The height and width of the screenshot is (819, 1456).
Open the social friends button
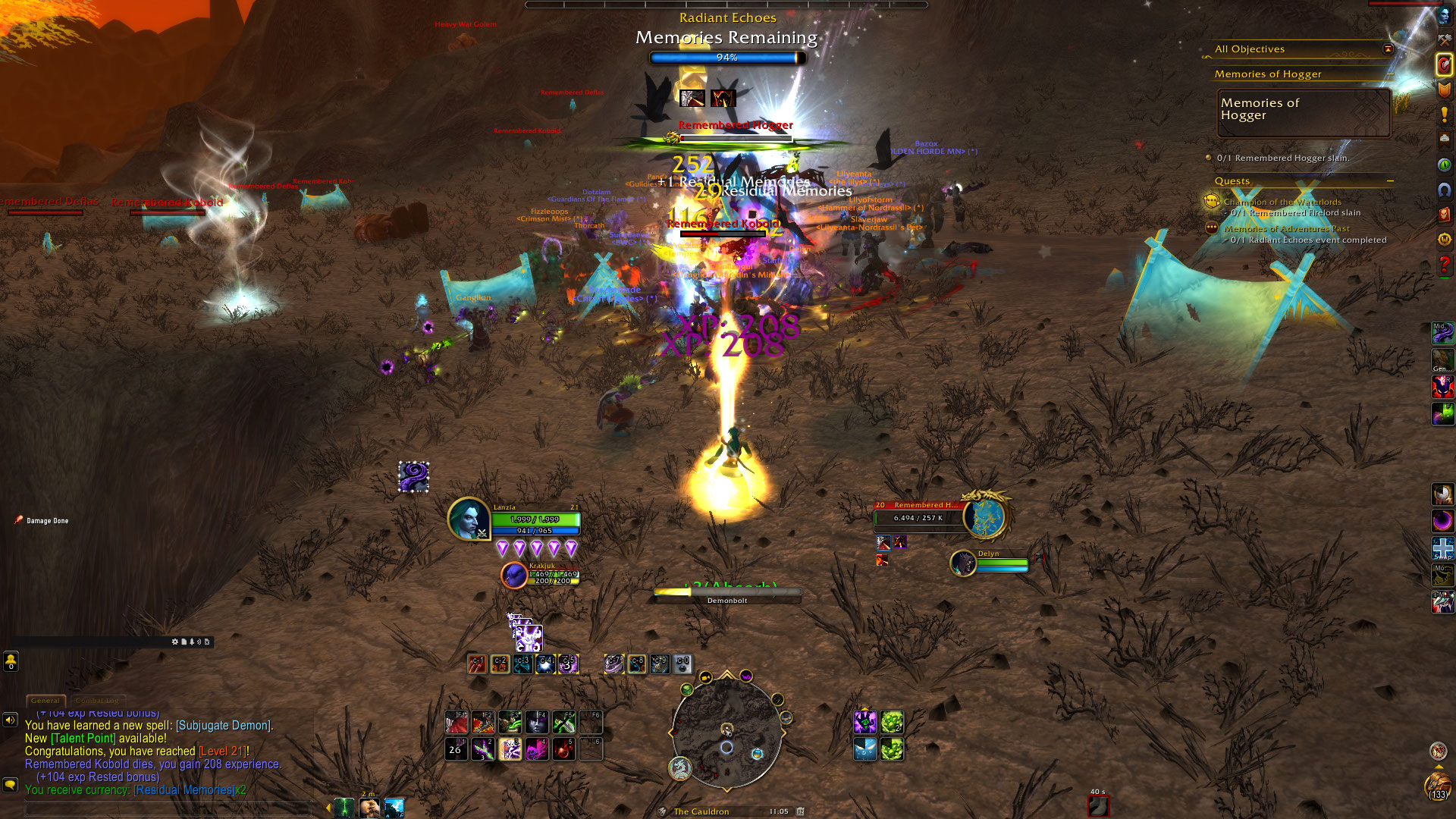(11, 661)
